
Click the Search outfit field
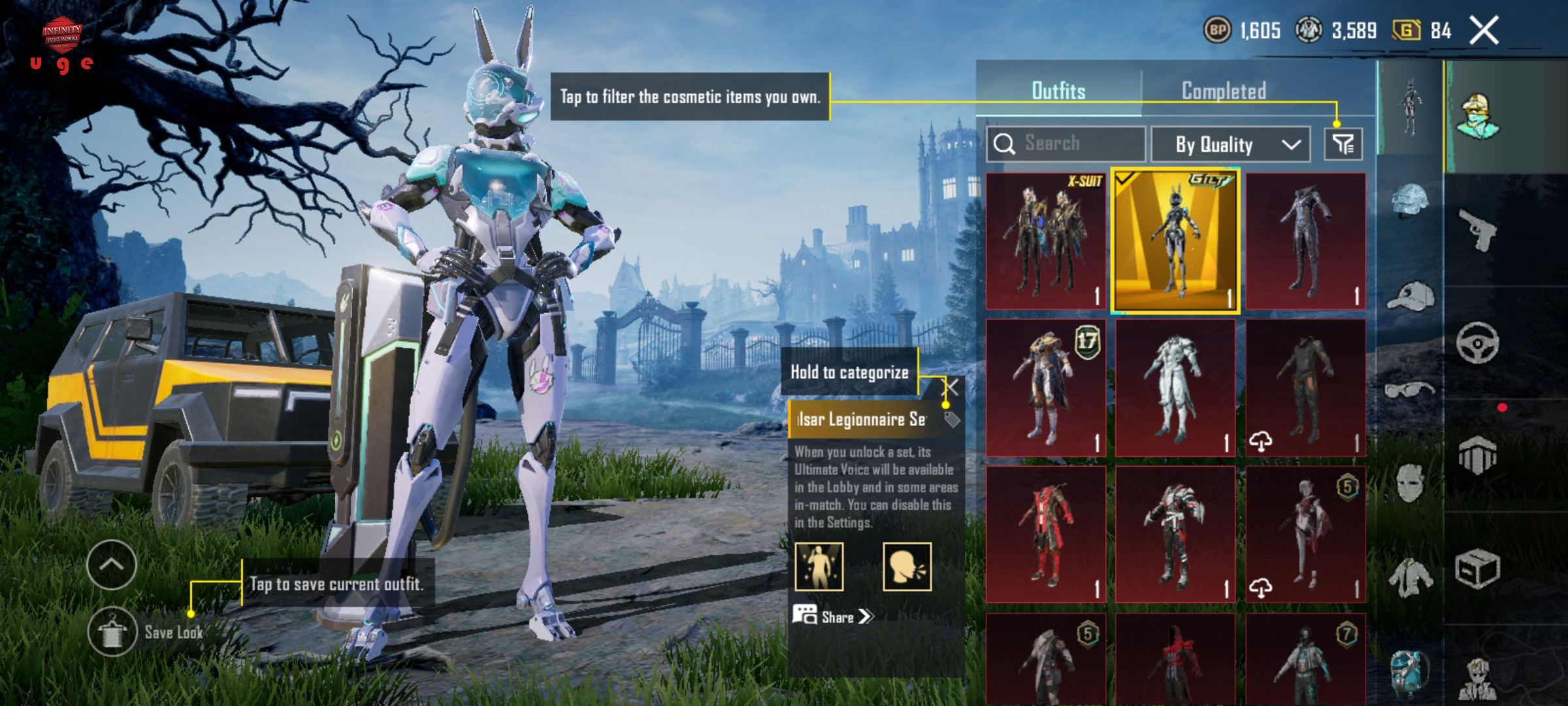click(x=1066, y=143)
